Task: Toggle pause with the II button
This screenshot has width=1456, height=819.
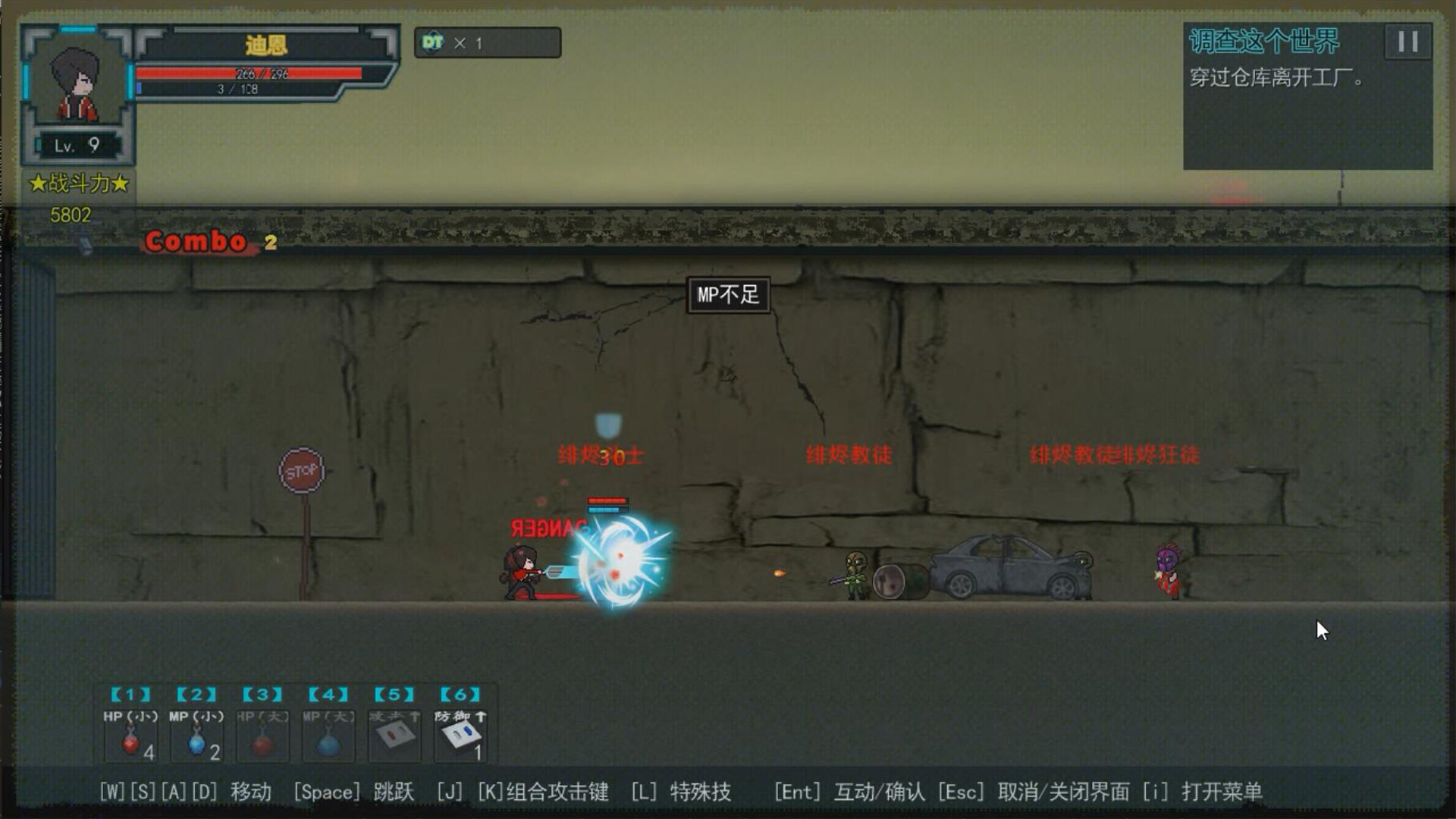Action: tap(1407, 42)
